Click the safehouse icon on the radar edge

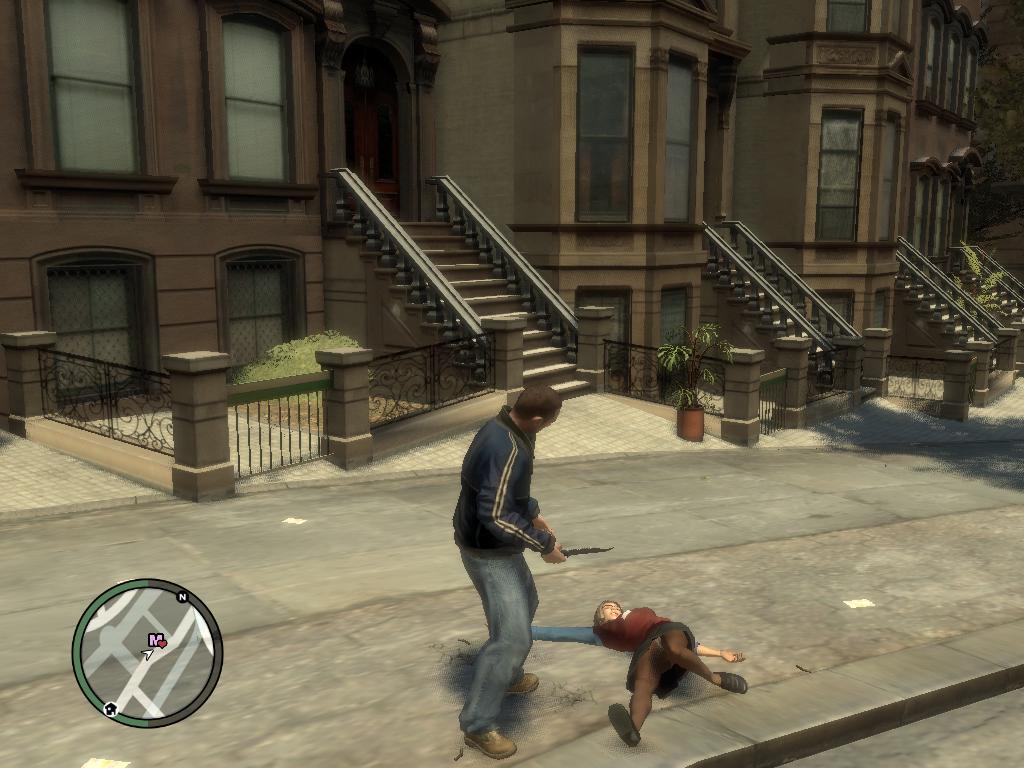110,709
